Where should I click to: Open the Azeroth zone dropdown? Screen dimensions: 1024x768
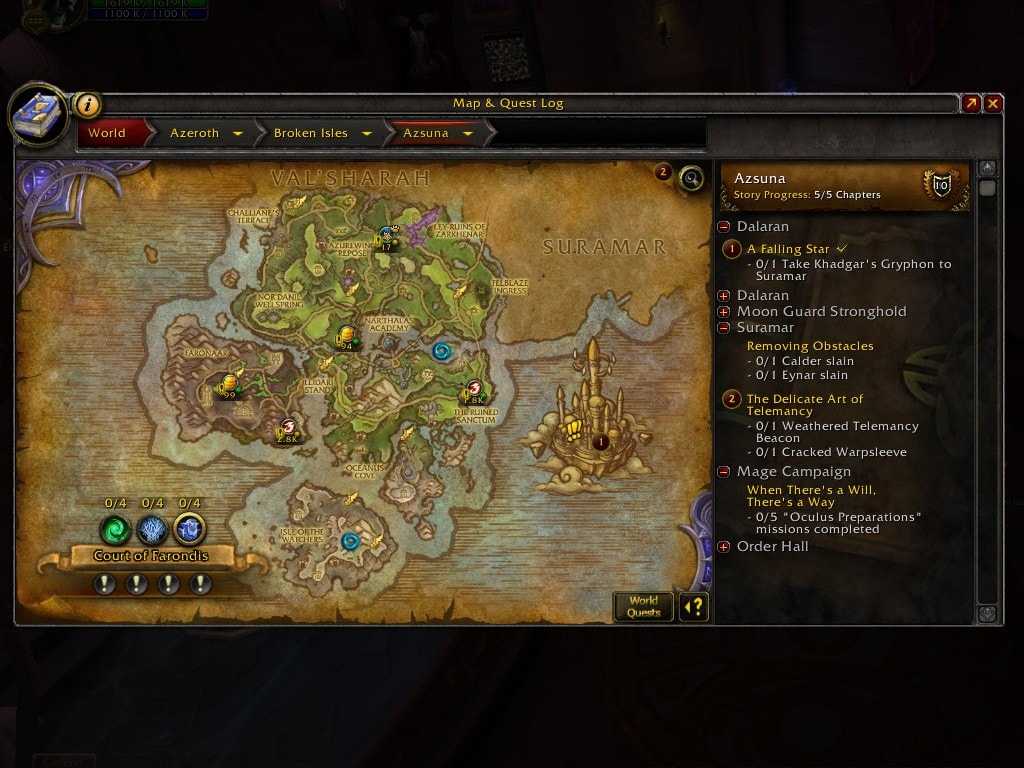238,133
